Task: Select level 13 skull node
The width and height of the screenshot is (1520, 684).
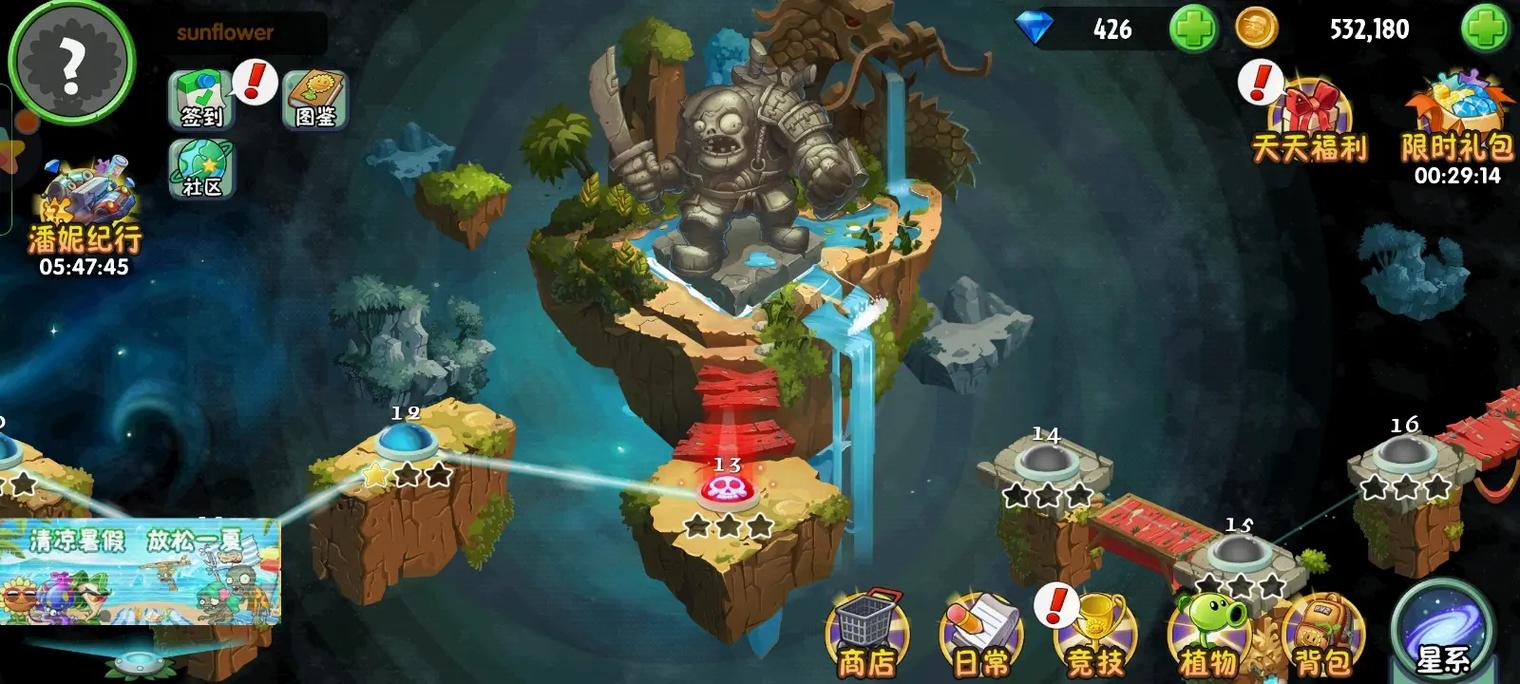Action: point(728,489)
